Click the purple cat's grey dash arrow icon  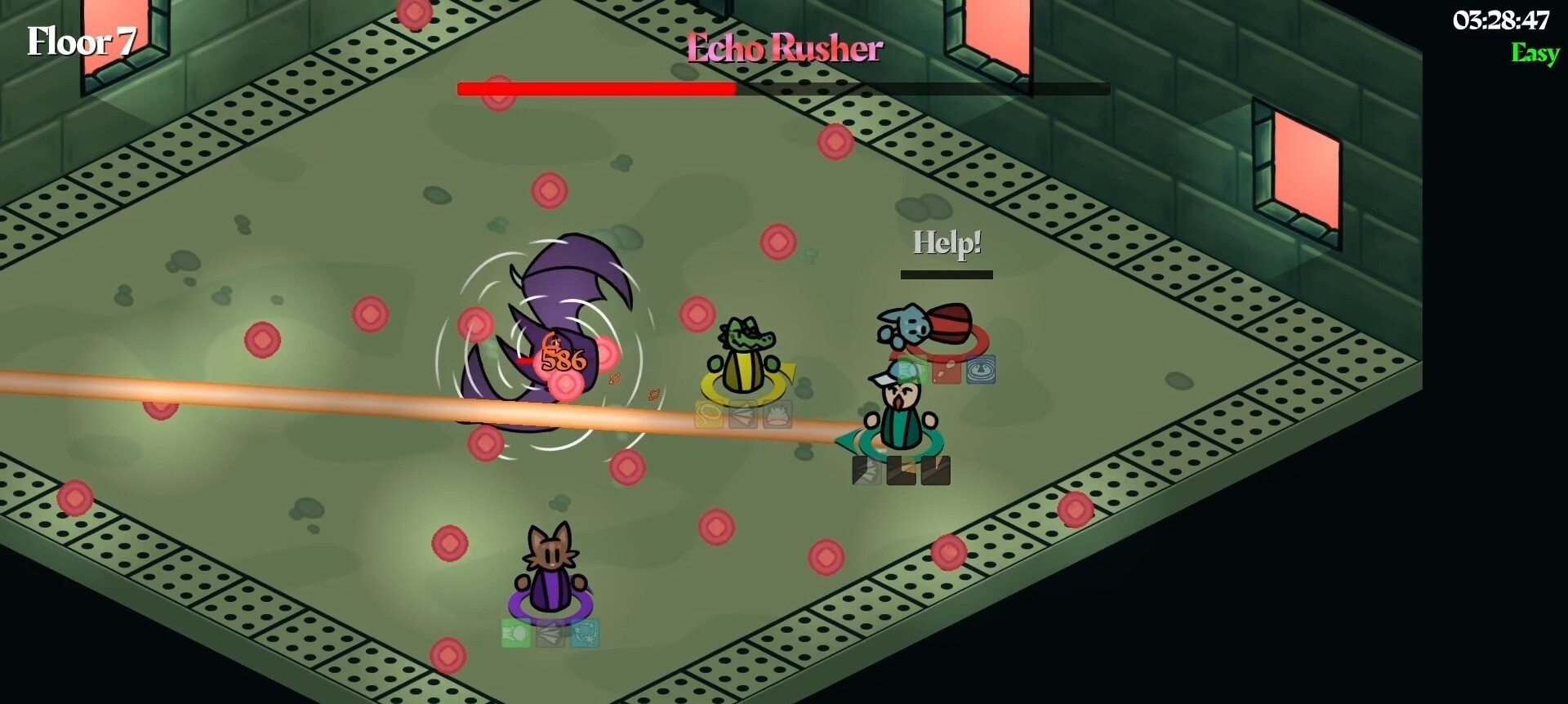(x=550, y=634)
